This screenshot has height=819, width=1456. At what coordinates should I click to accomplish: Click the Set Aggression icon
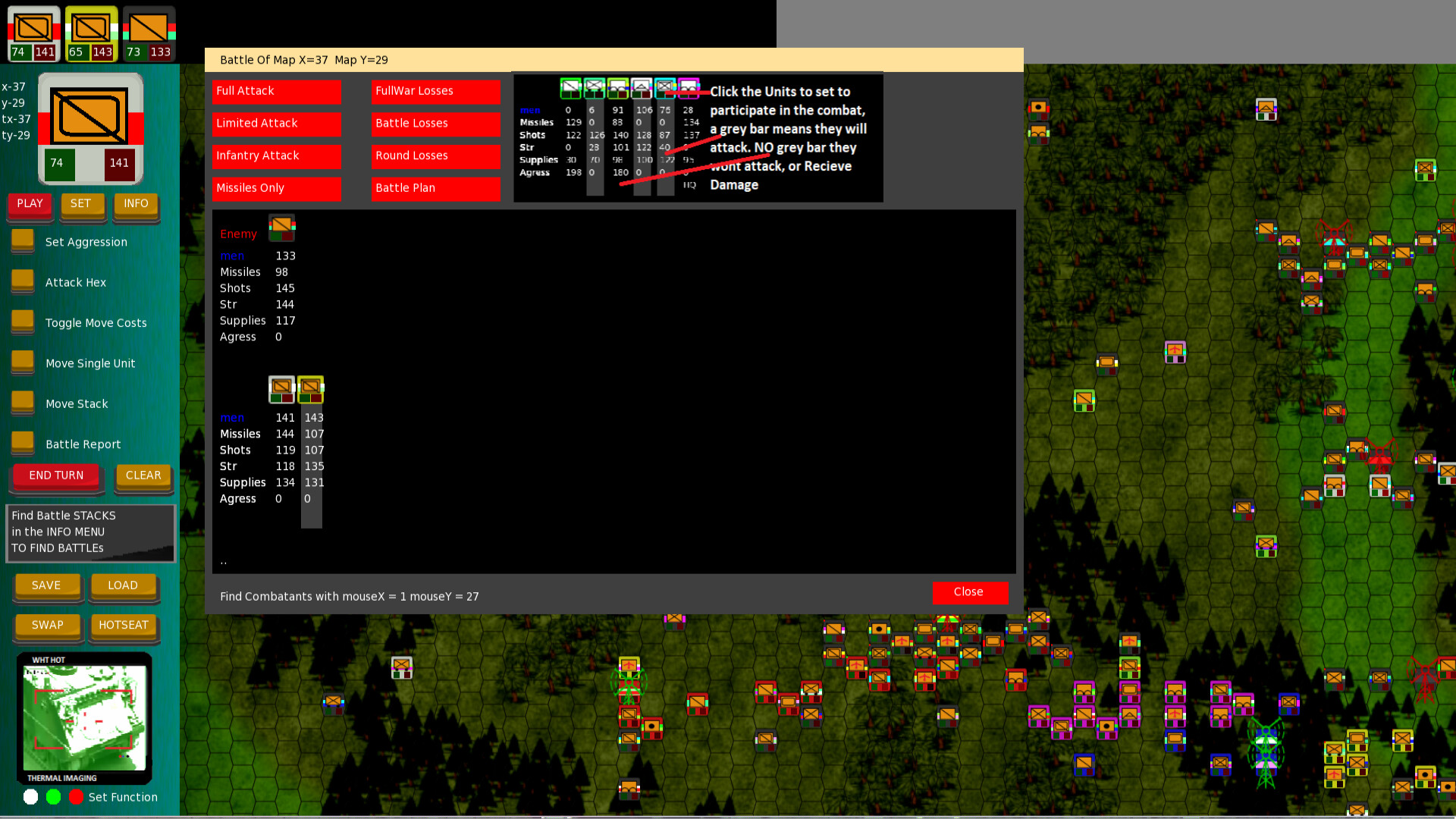[x=22, y=240]
